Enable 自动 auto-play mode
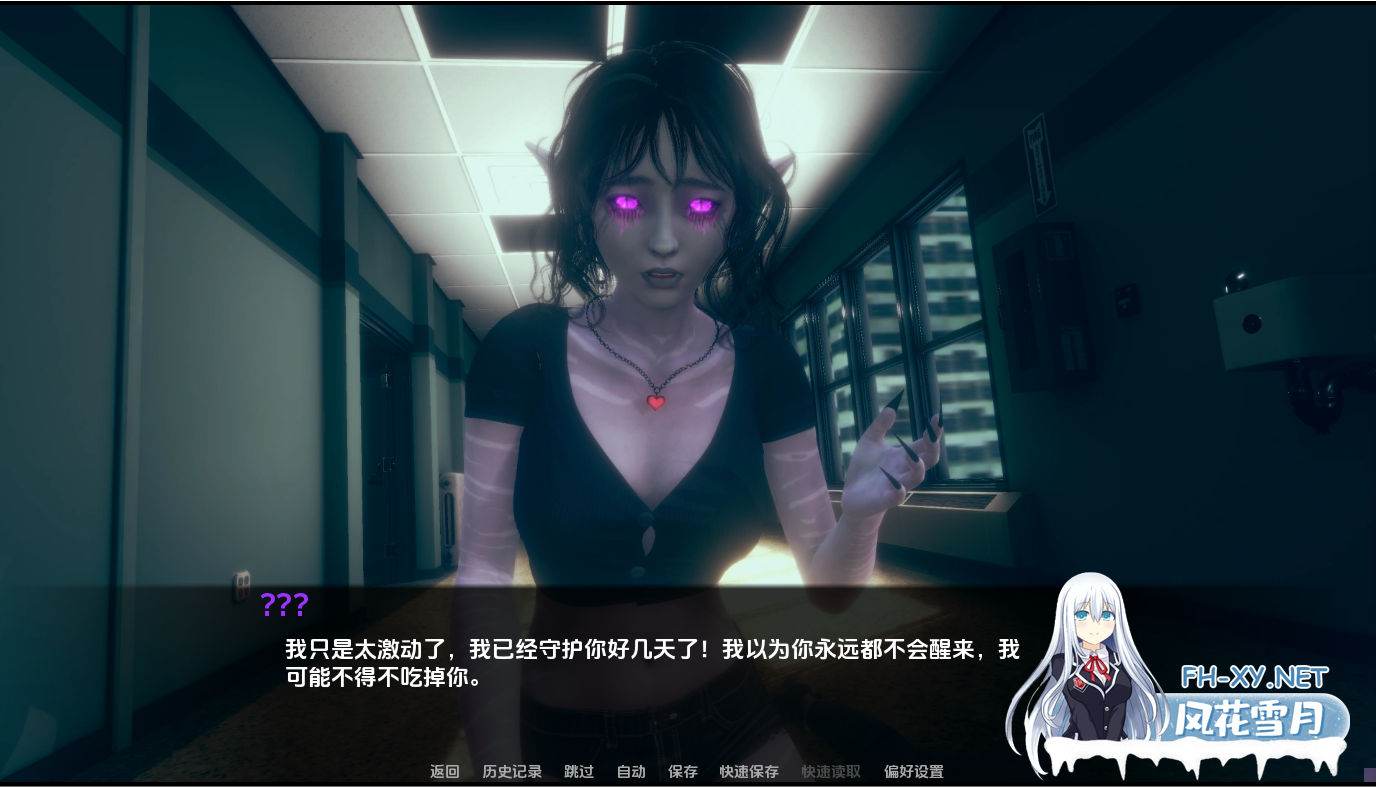The height and width of the screenshot is (787, 1376). coord(629,771)
